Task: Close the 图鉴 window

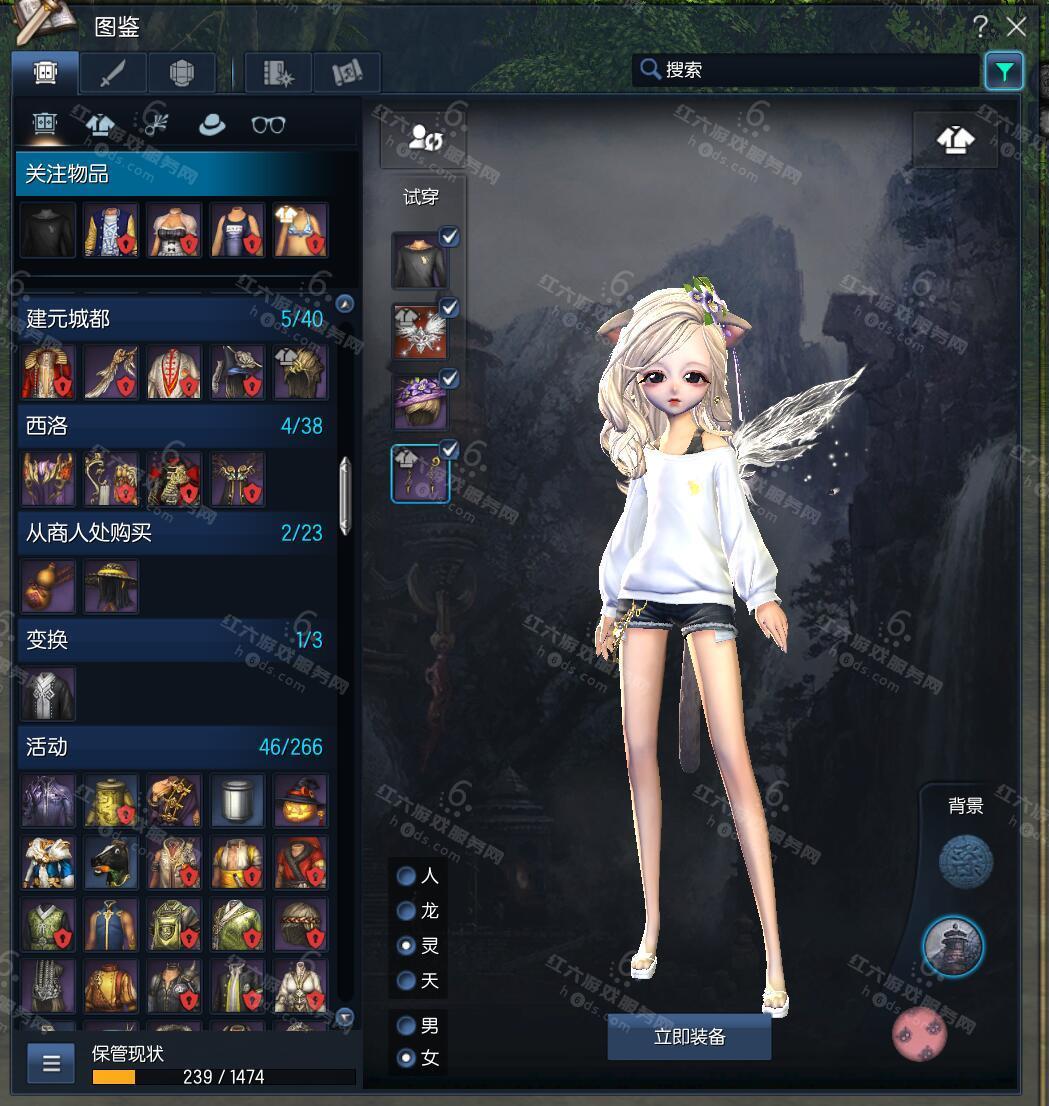Action: [1016, 27]
